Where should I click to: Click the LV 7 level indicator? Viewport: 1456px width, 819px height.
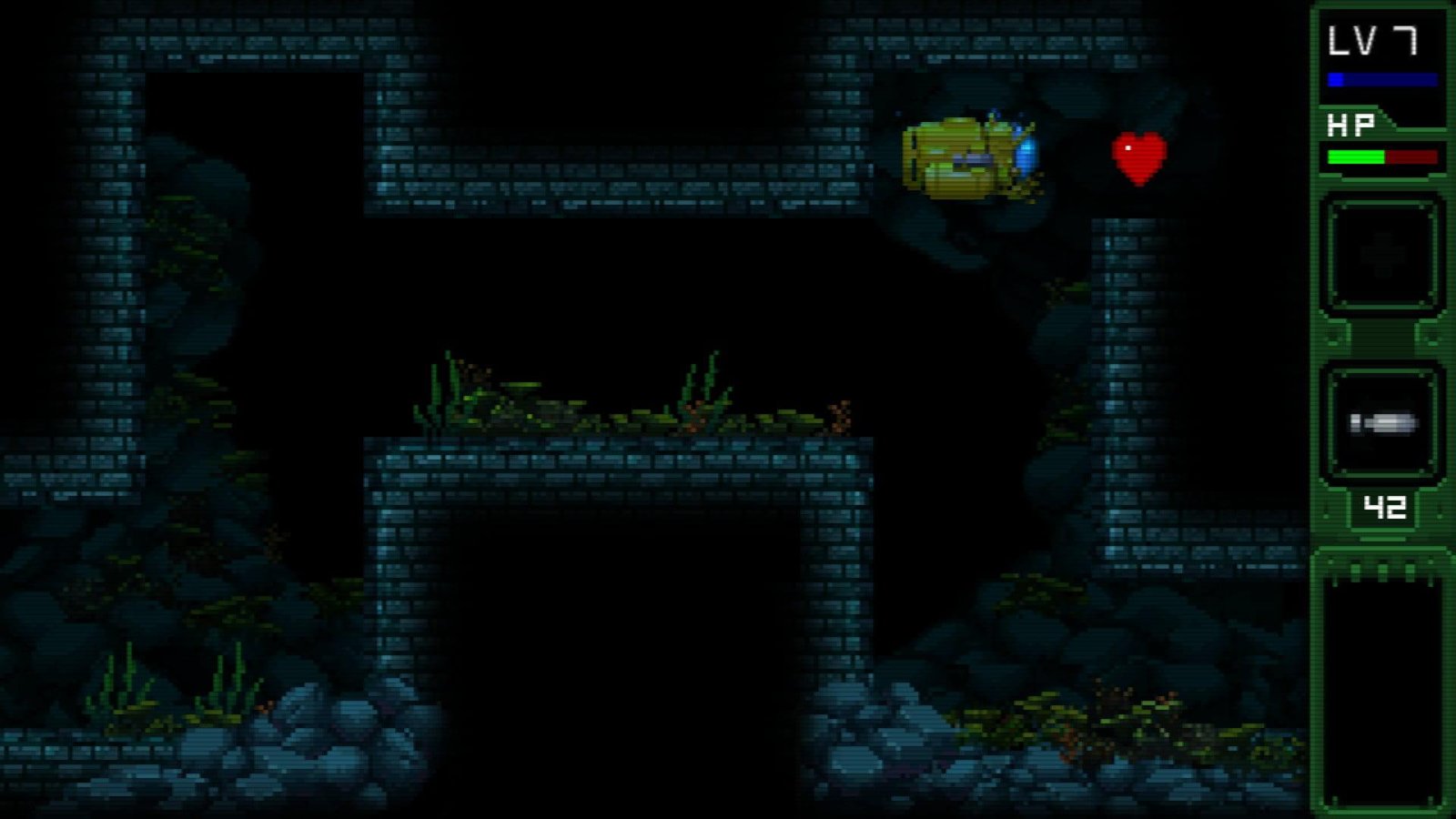coord(1374,41)
